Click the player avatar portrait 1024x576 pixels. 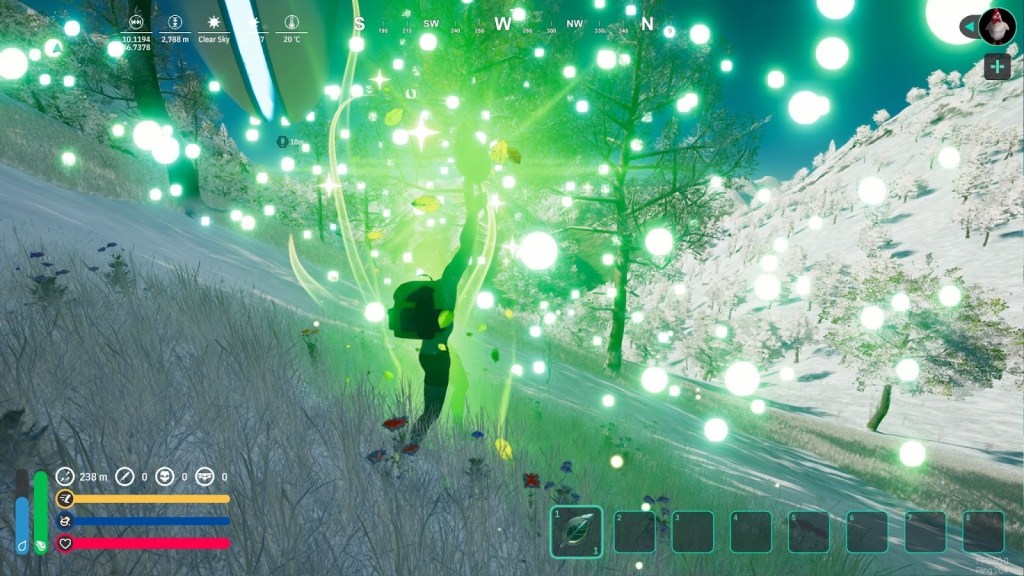click(x=996, y=26)
